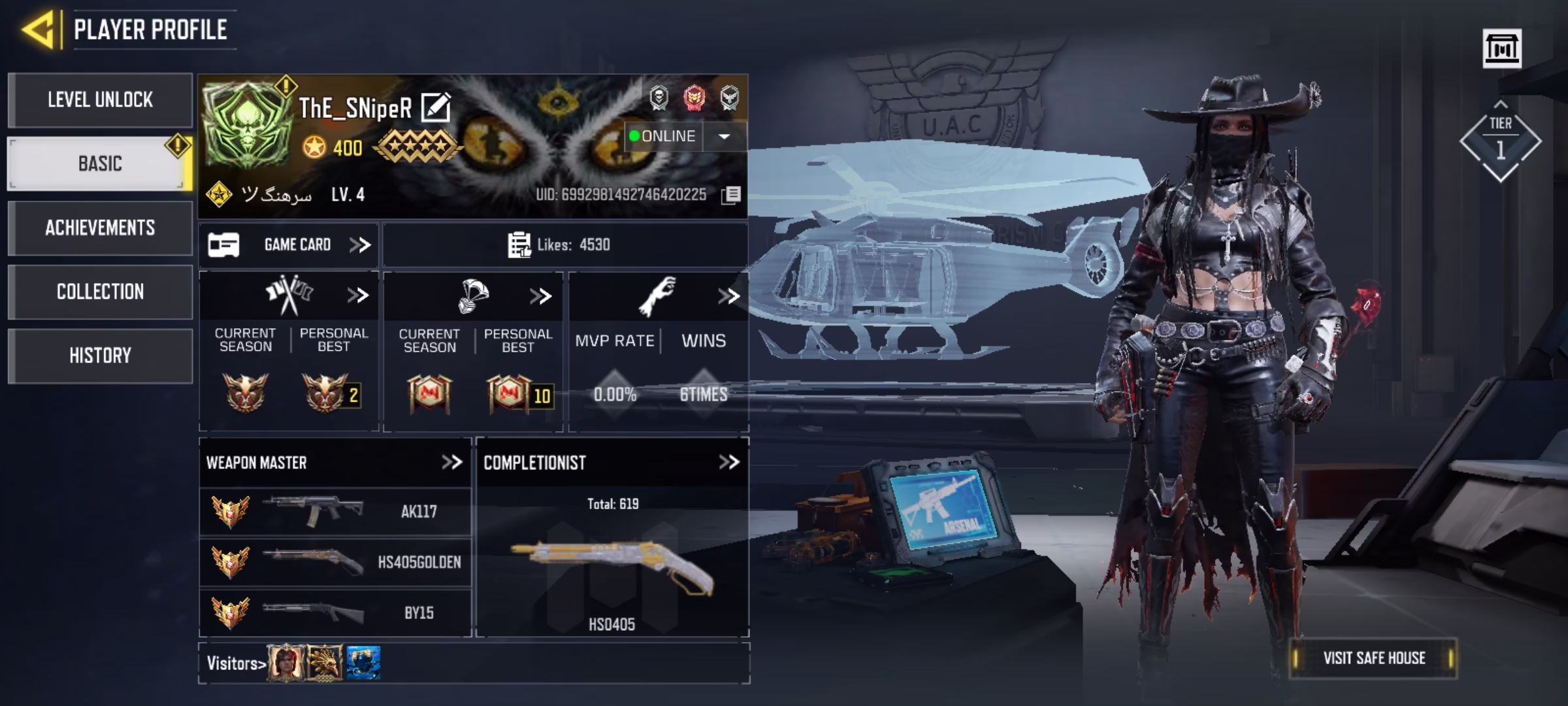Visit the player's Safe House

[x=1373, y=658]
